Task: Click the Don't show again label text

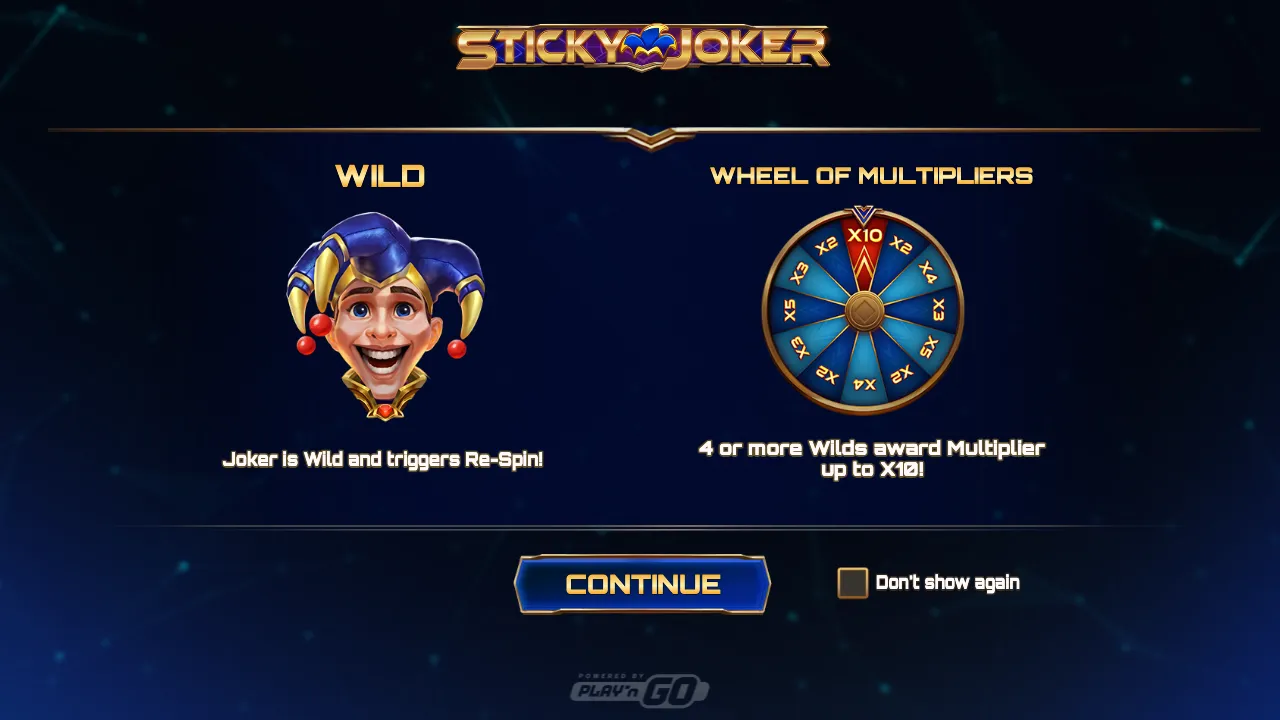Action: (x=948, y=583)
